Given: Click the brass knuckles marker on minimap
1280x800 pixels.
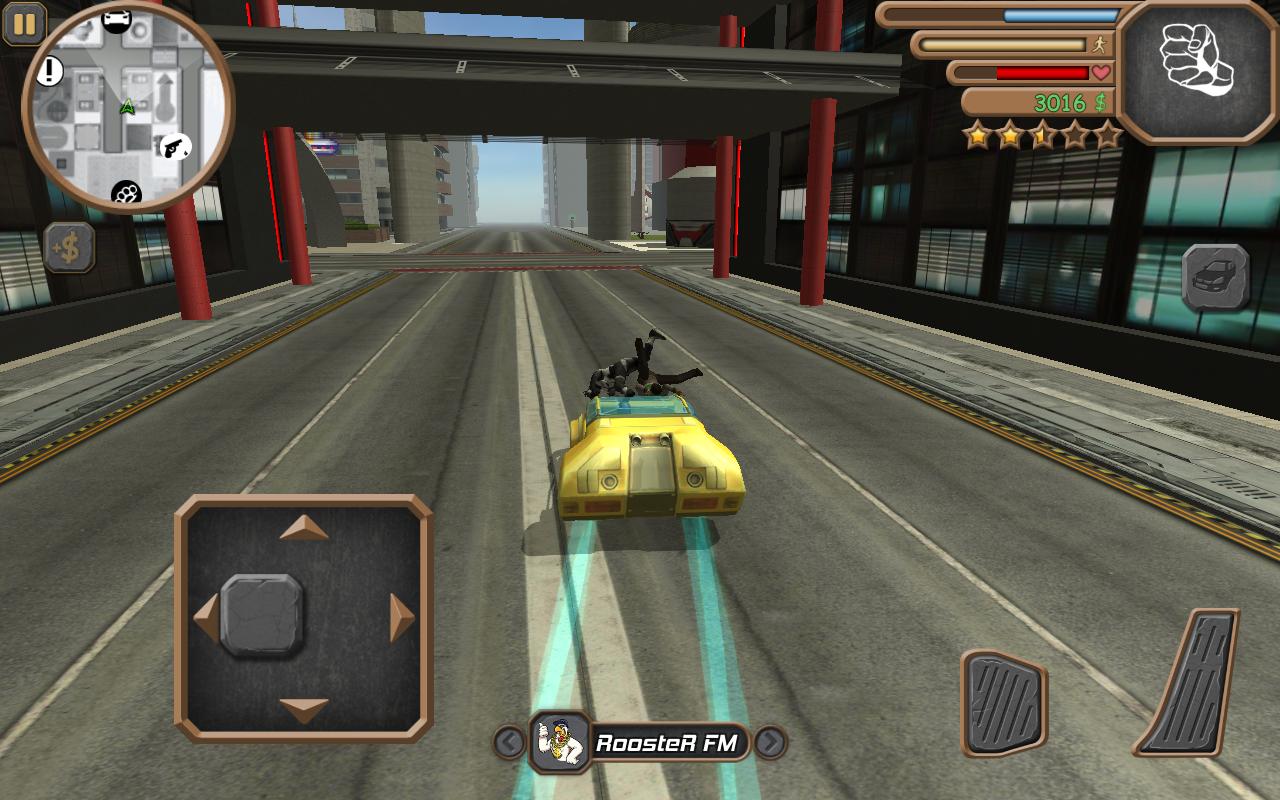Looking at the screenshot, I should pyautogui.click(x=127, y=193).
